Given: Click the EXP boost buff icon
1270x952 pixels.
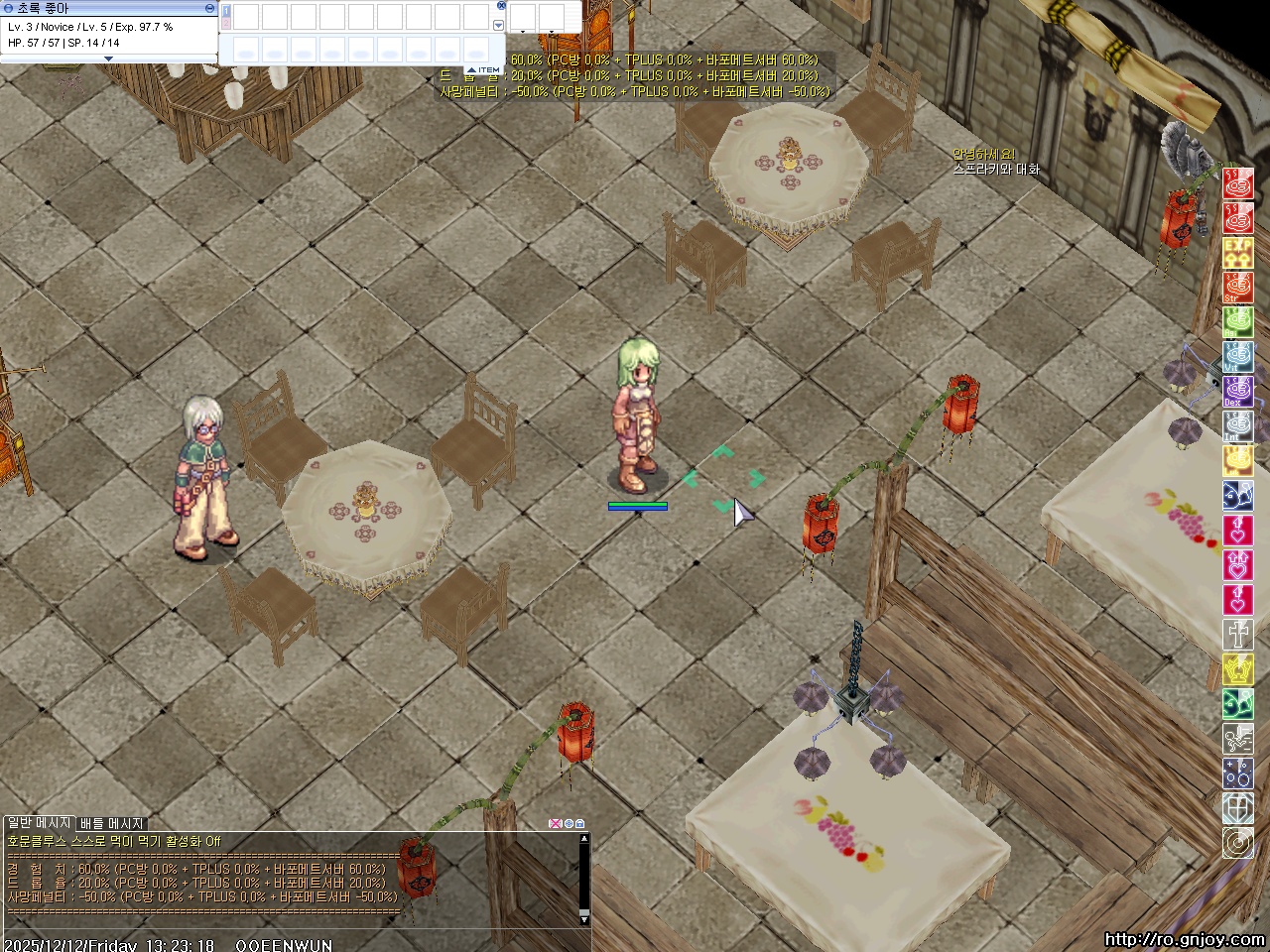Looking at the screenshot, I should (x=1237, y=252).
